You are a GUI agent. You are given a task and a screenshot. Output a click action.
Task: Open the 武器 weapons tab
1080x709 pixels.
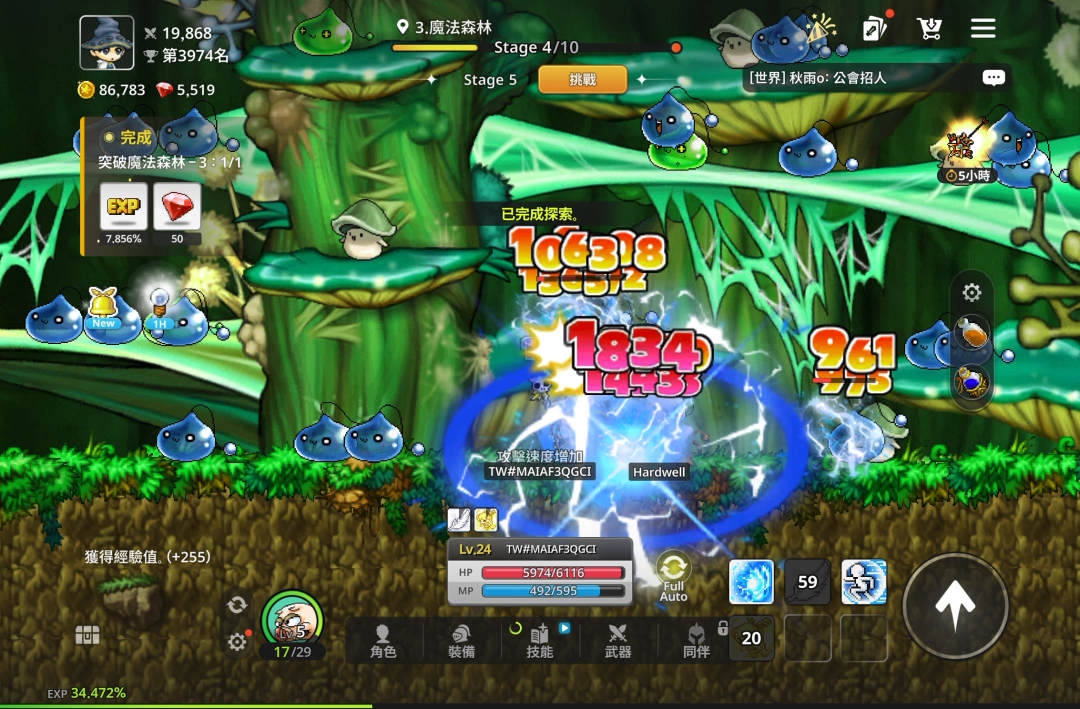coord(618,640)
